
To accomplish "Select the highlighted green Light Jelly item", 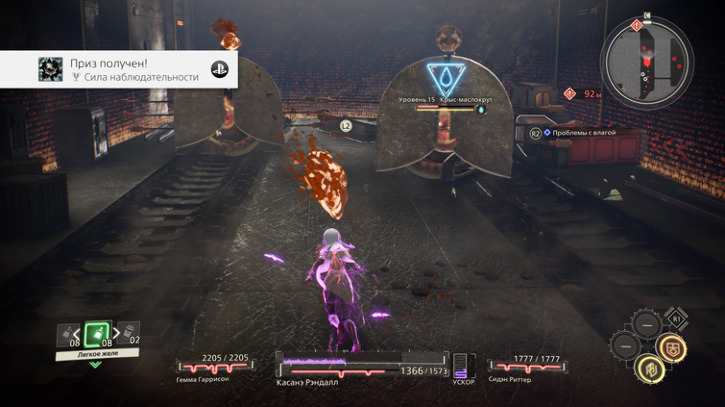I will 96,333.
